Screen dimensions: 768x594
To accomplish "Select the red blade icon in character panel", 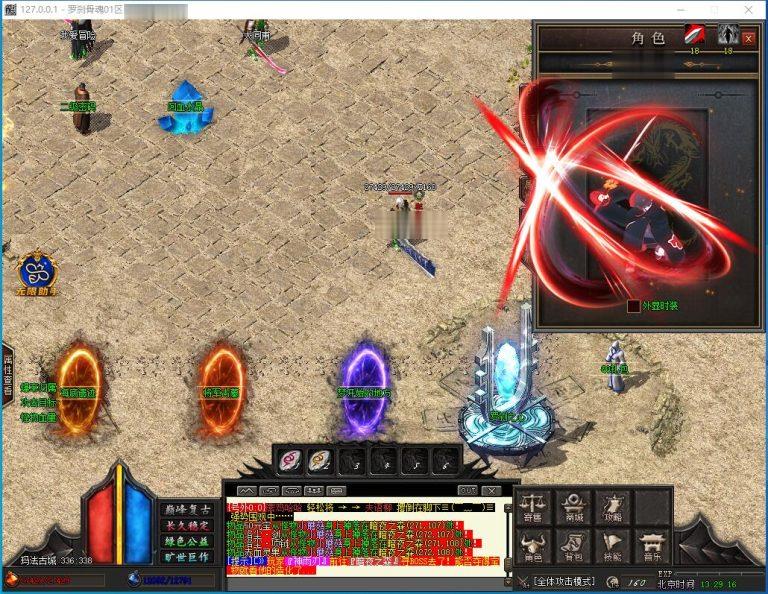I will click(695, 35).
